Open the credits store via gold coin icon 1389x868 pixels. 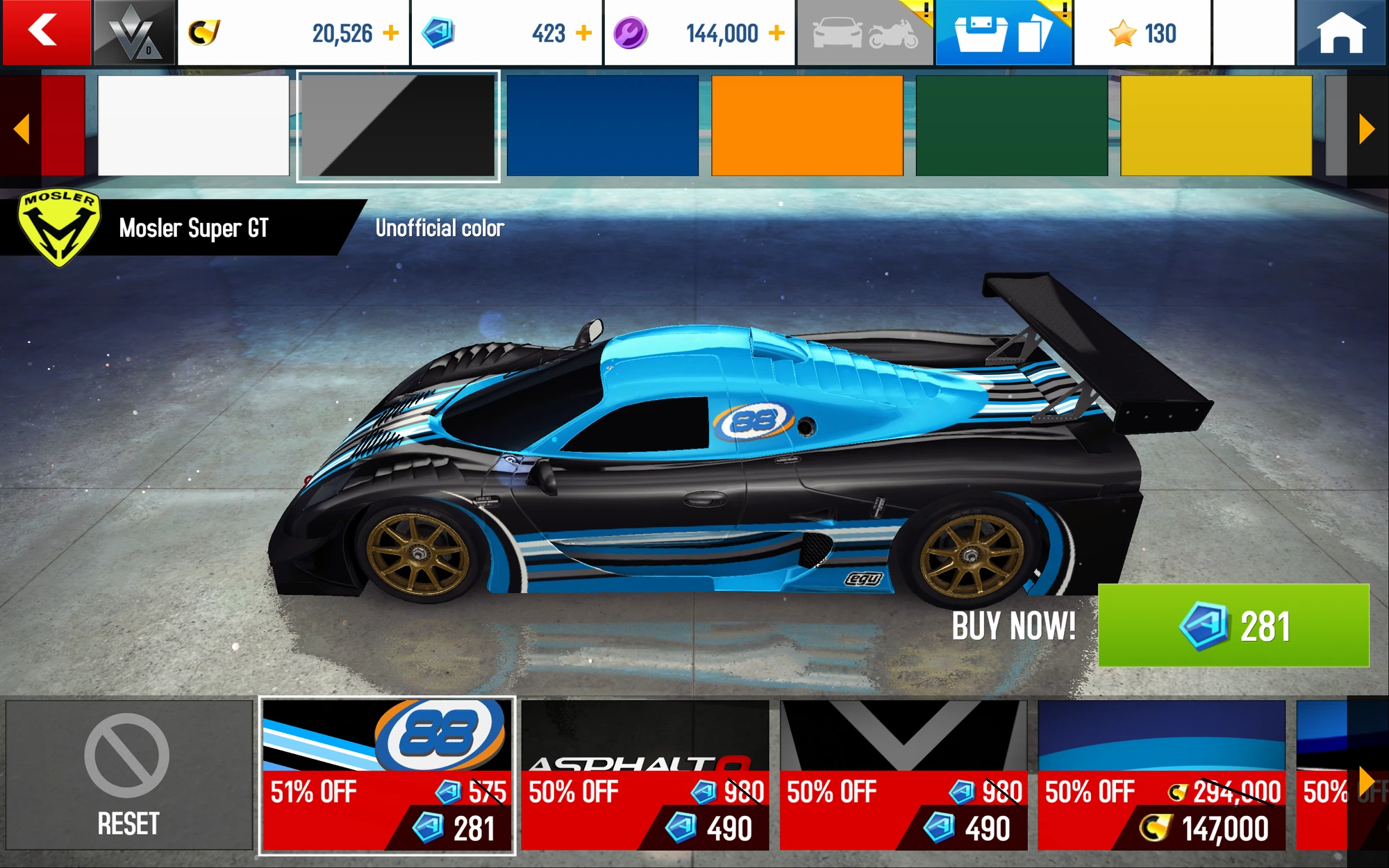[203, 31]
